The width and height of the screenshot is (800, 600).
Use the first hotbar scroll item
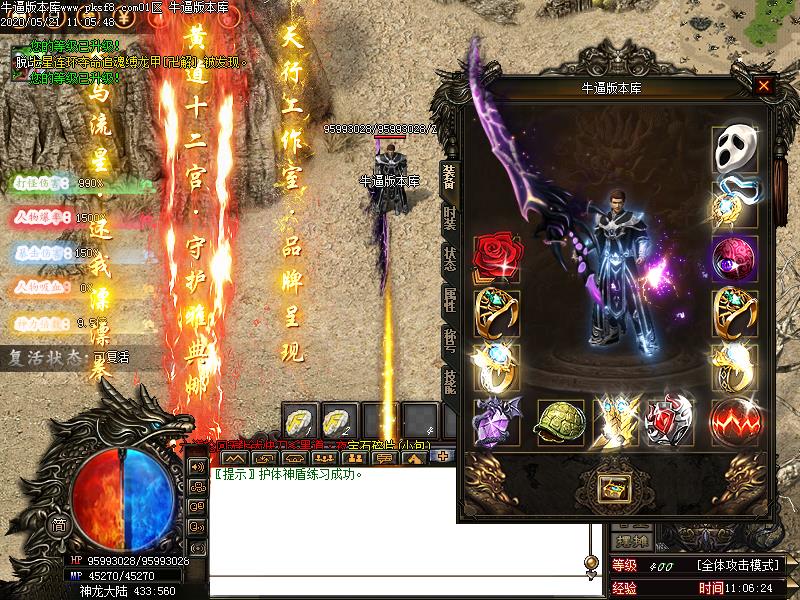(300, 419)
